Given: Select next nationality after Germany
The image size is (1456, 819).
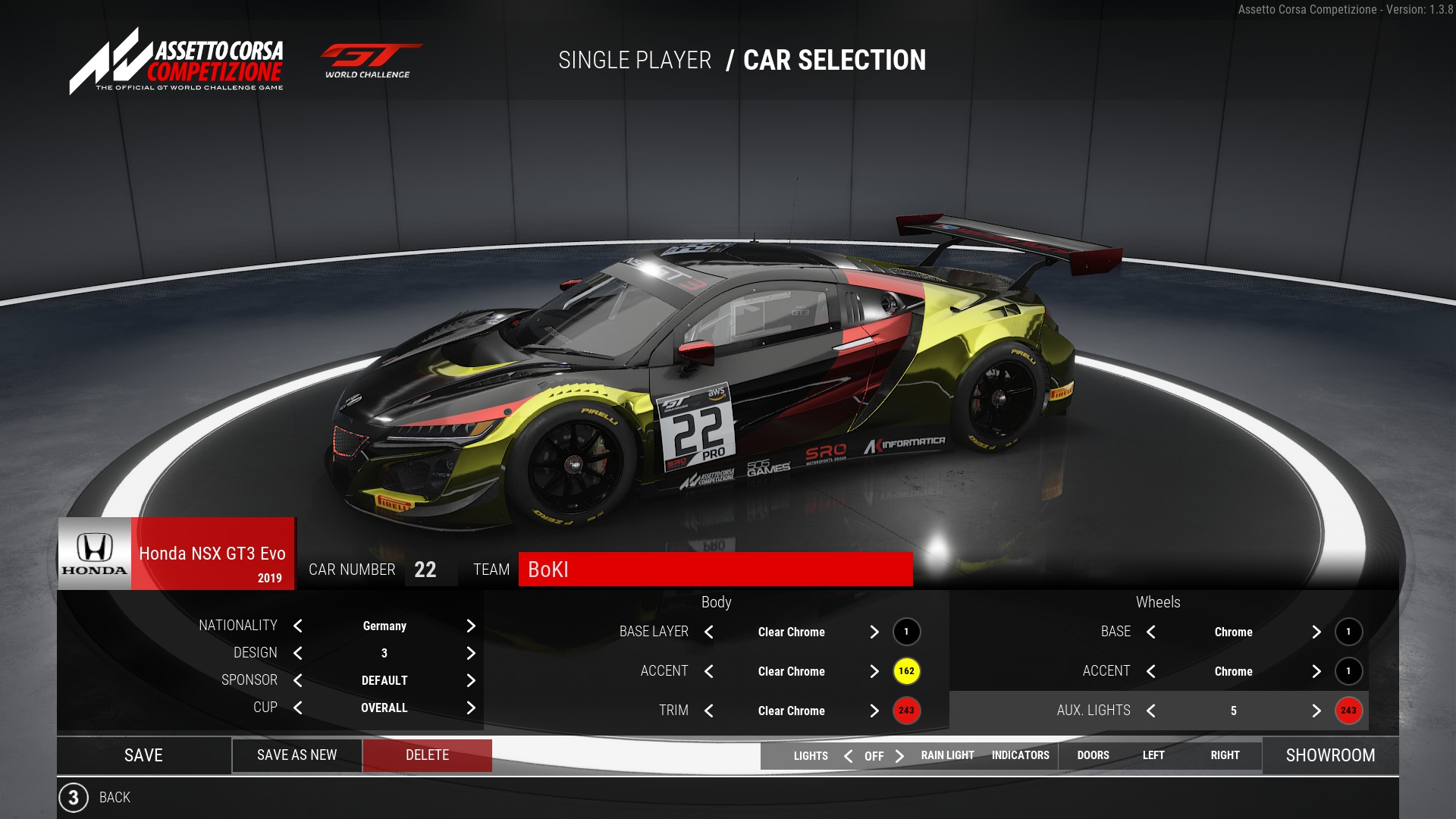Looking at the screenshot, I should (471, 626).
